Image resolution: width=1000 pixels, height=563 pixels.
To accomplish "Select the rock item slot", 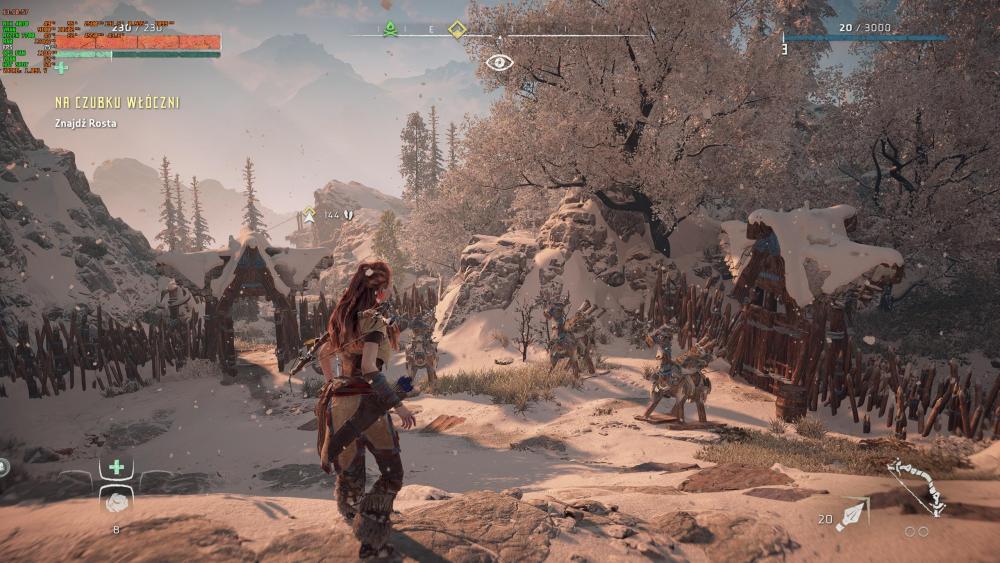I will [117, 502].
